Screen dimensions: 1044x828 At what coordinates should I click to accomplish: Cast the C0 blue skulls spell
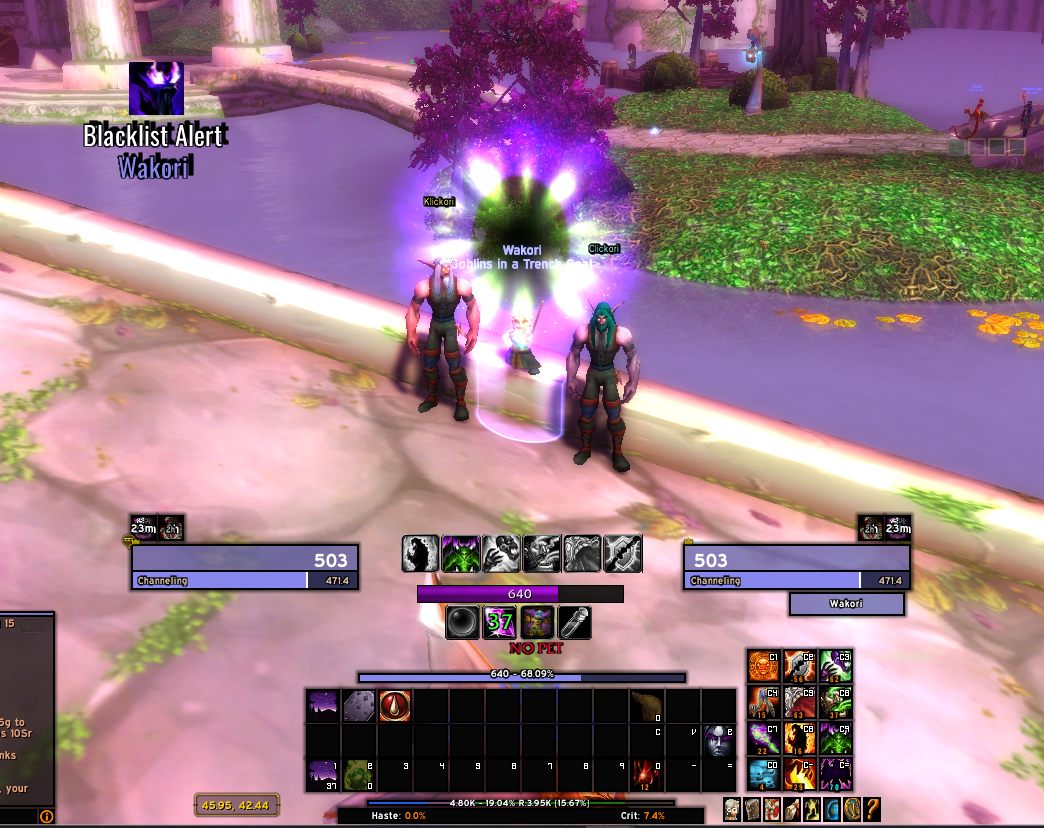click(x=764, y=774)
